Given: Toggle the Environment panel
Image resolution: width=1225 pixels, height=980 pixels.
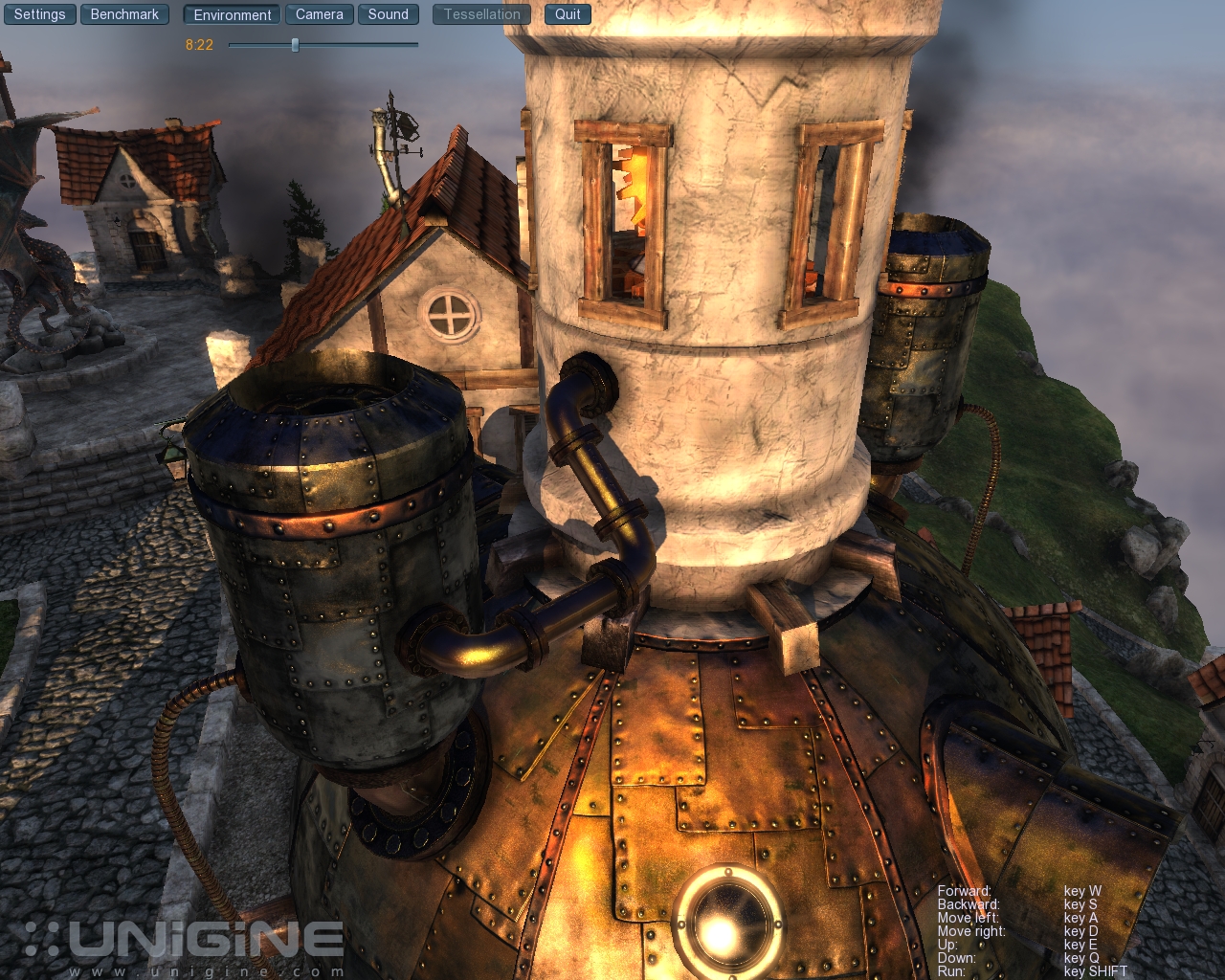Looking at the screenshot, I should pyautogui.click(x=233, y=14).
